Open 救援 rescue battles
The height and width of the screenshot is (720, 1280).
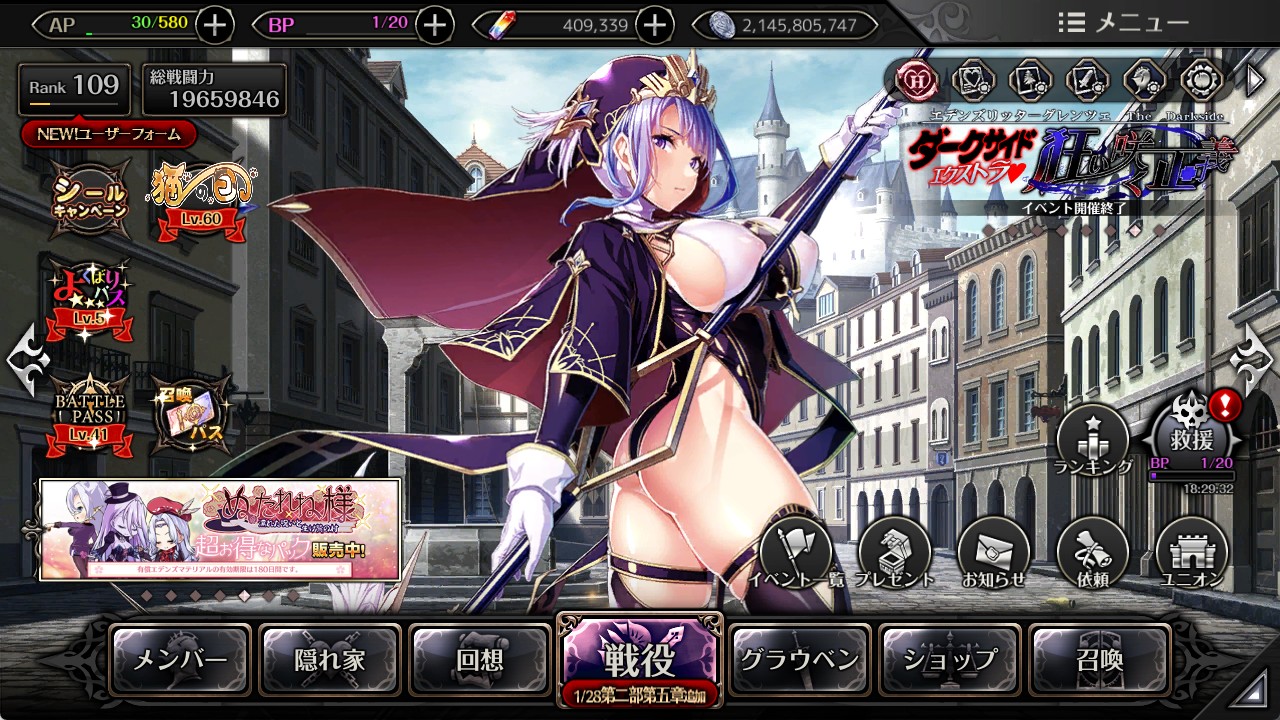(1190, 437)
